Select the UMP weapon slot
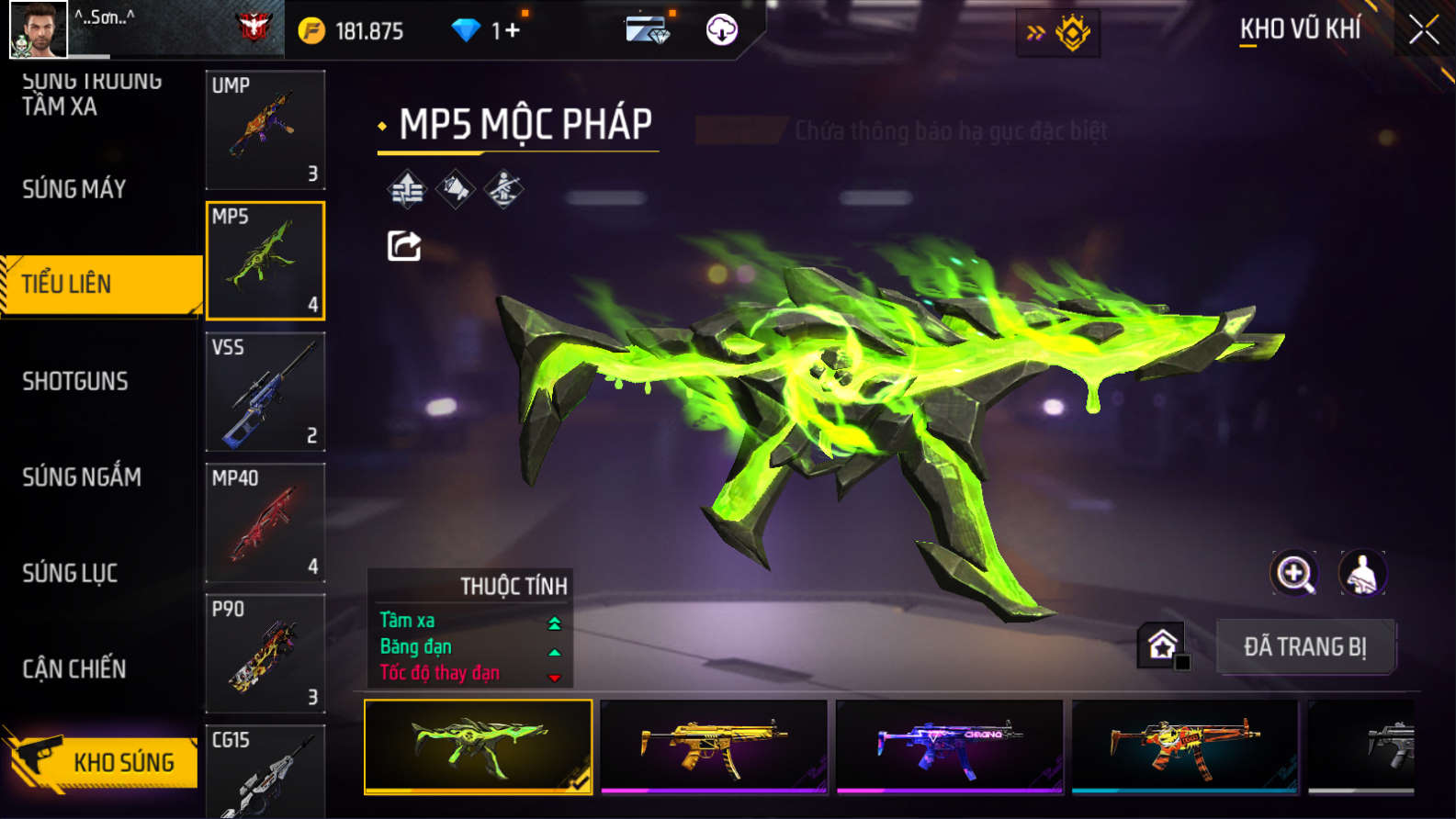 pos(265,129)
